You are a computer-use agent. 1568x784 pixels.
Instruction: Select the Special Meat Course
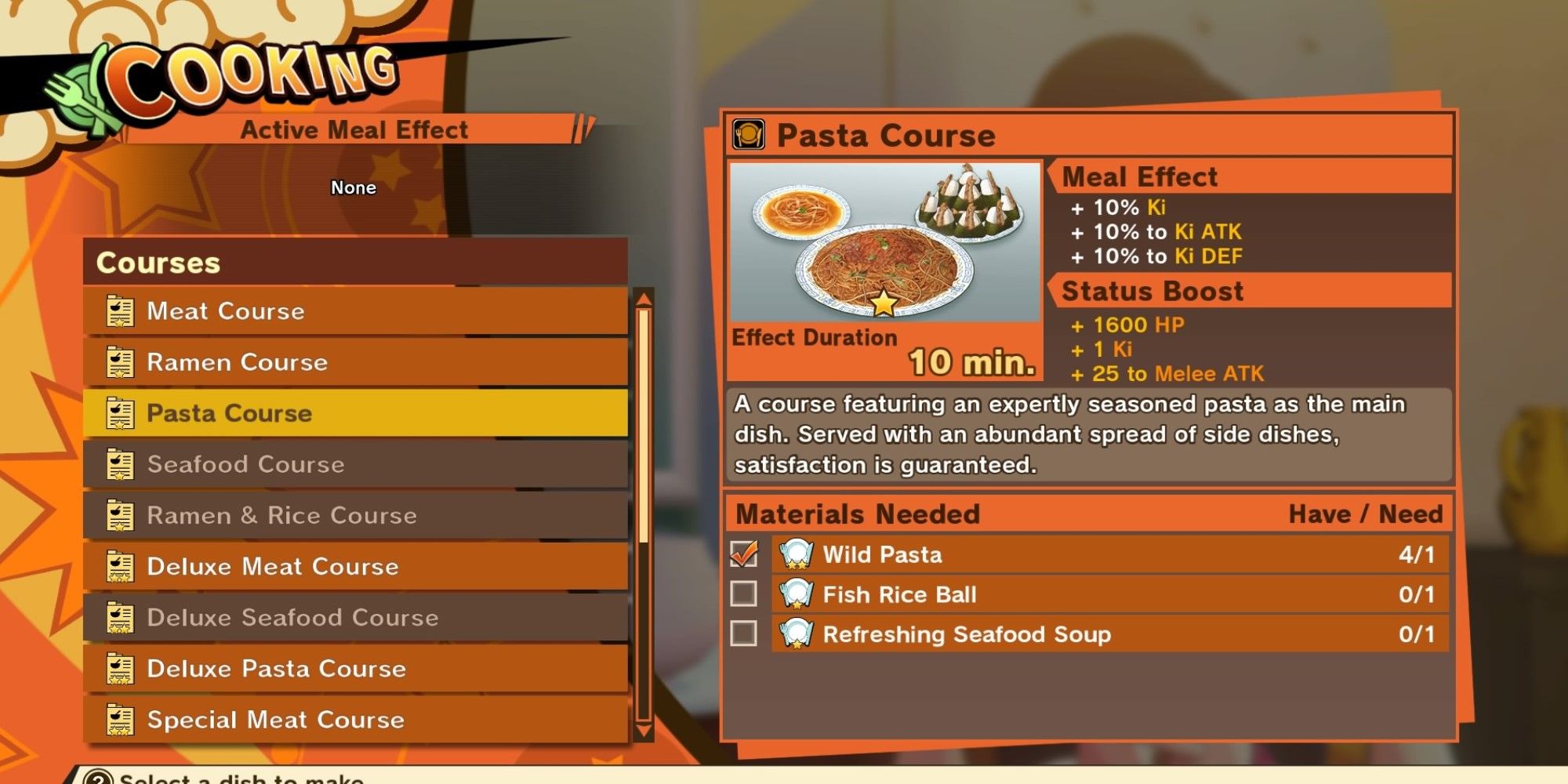tap(314, 720)
